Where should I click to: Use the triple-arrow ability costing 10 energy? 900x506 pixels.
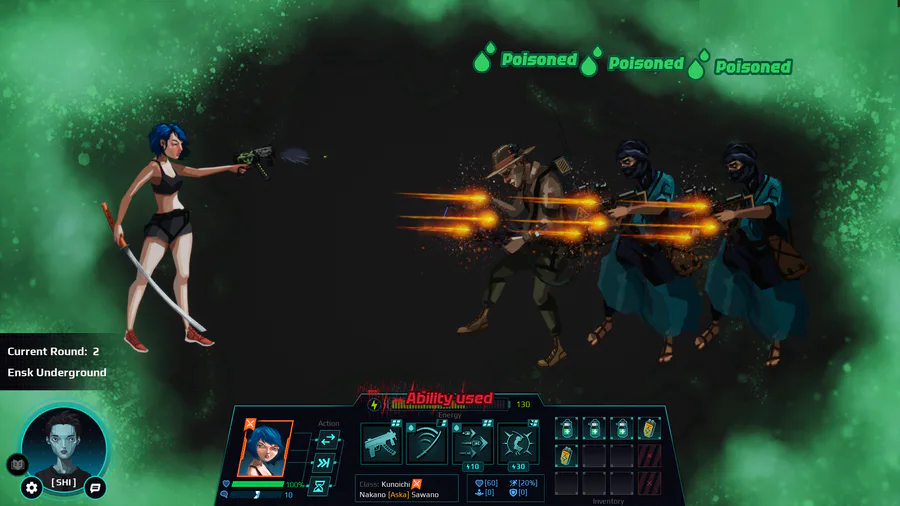(x=472, y=443)
